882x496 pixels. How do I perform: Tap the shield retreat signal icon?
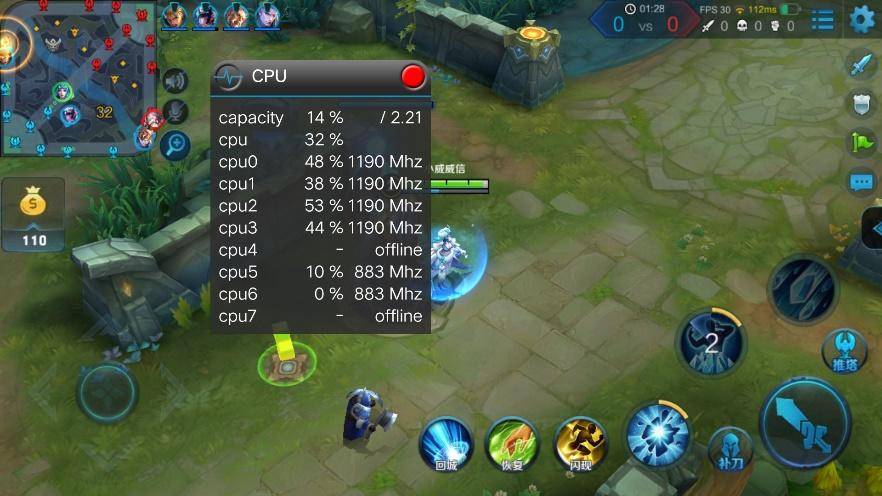click(x=861, y=103)
